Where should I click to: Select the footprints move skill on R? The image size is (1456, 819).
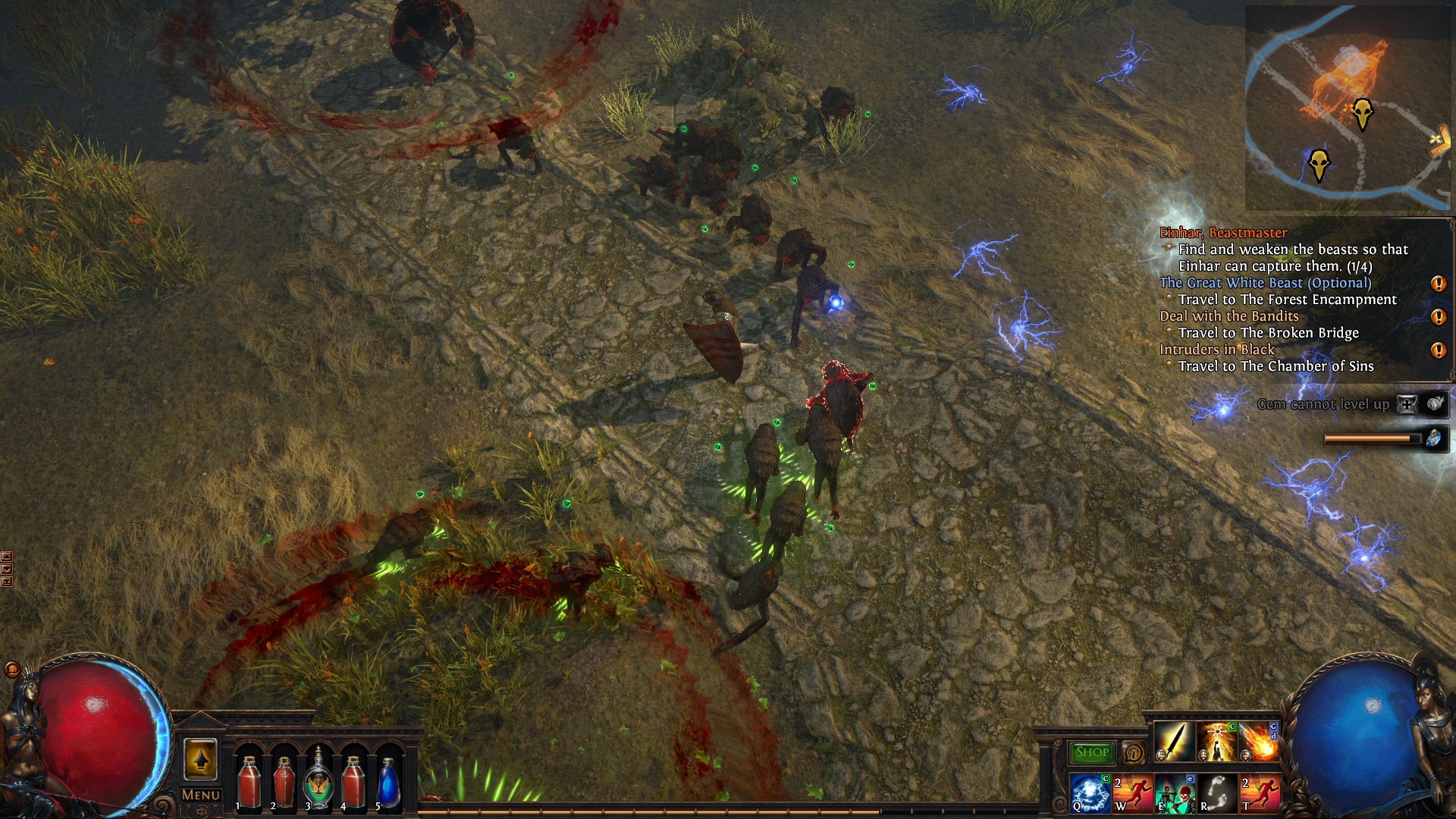pos(1217,792)
